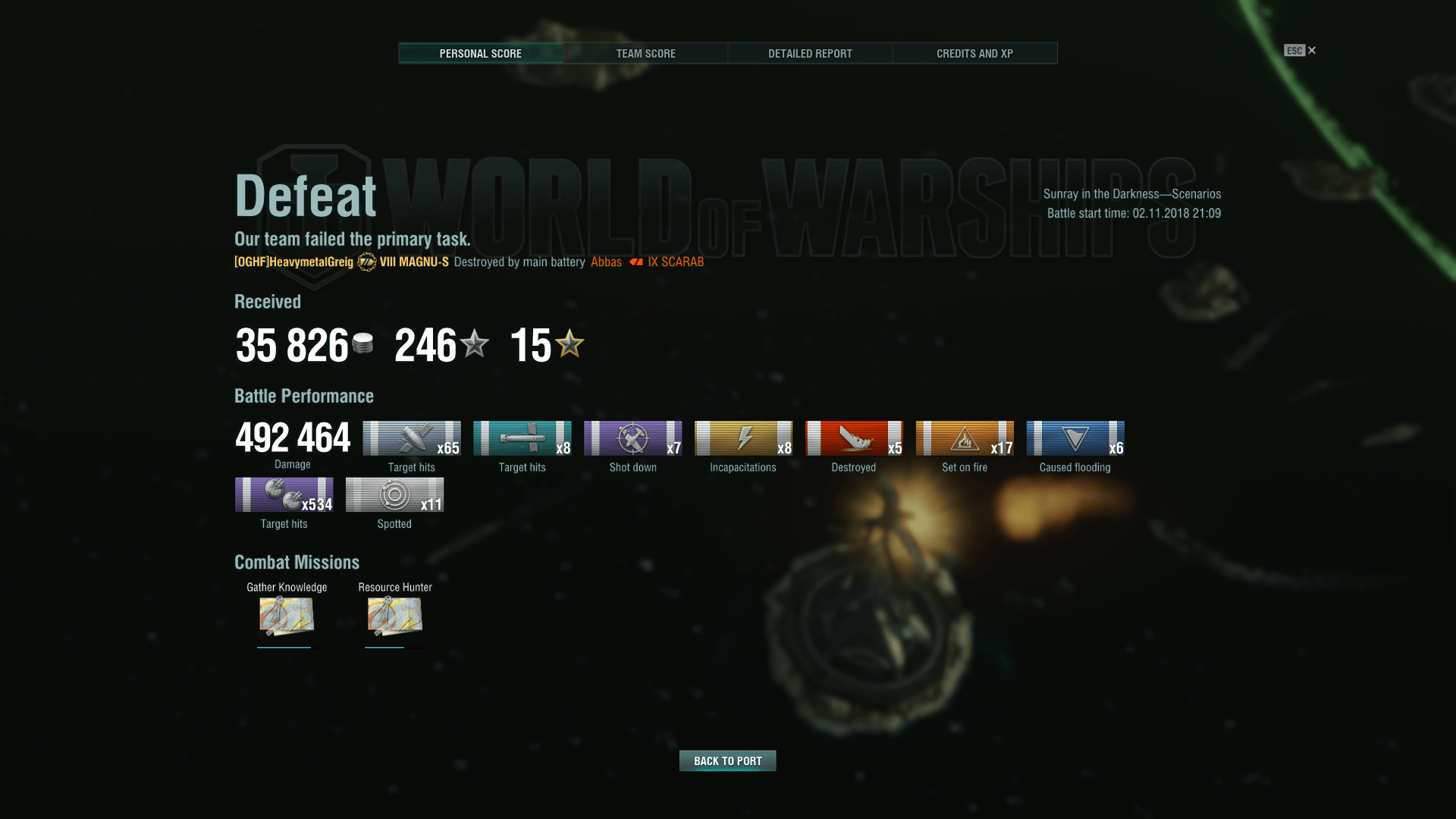
Task: Close the results screen with X
Action: click(1312, 51)
